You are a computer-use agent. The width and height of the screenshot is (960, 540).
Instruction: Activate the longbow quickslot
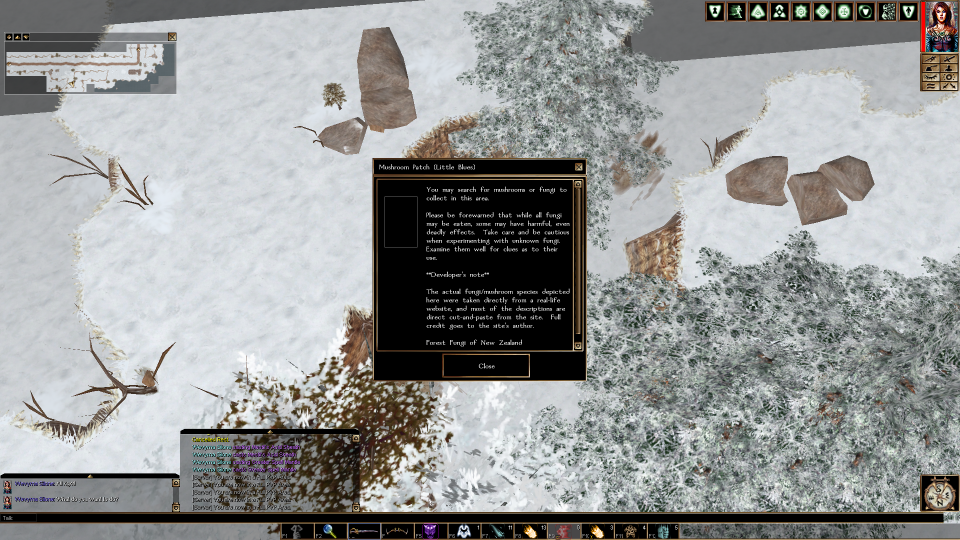(398, 531)
